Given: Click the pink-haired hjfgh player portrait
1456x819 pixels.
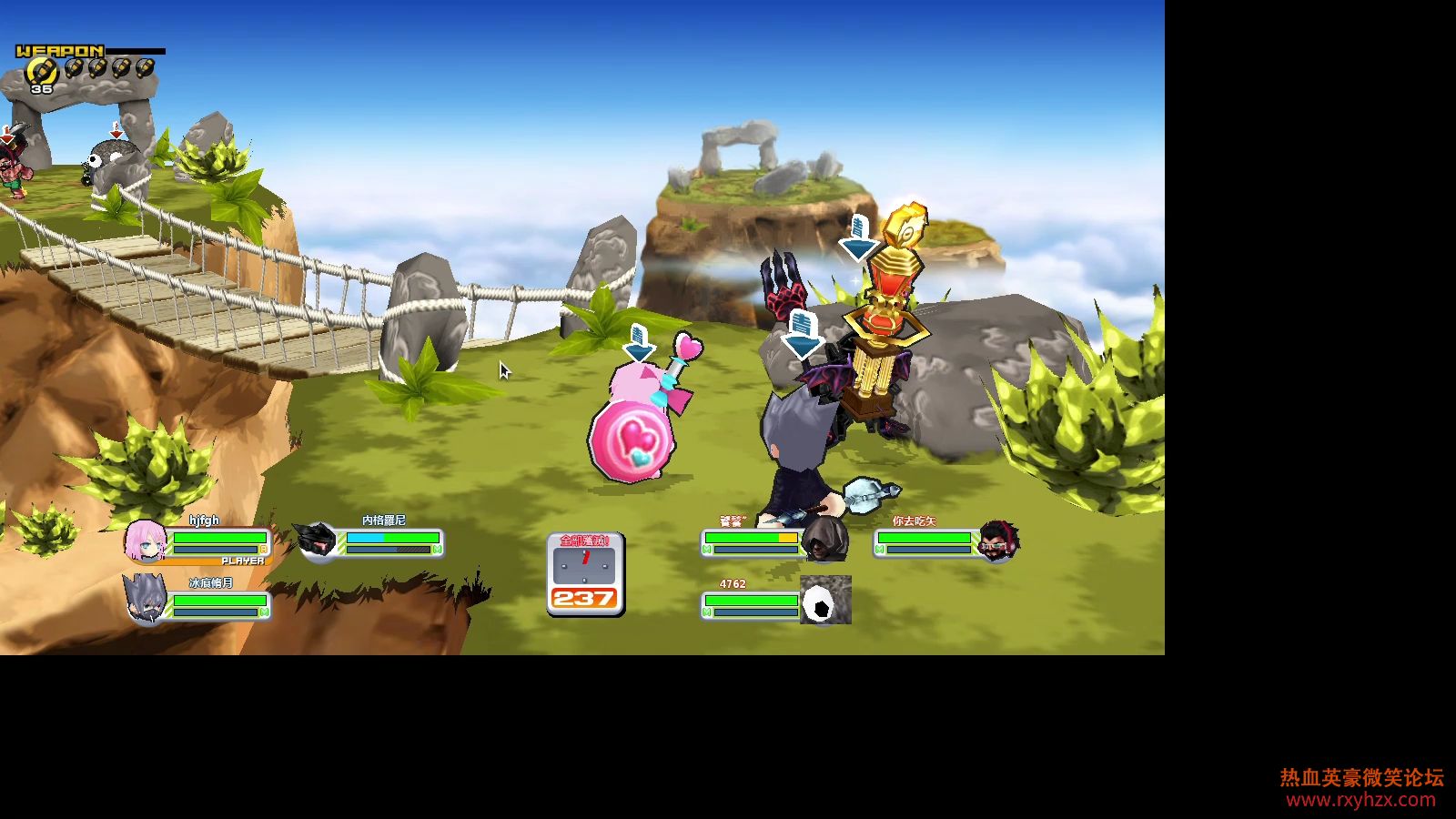Looking at the screenshot, I should (x=144, y=541).
